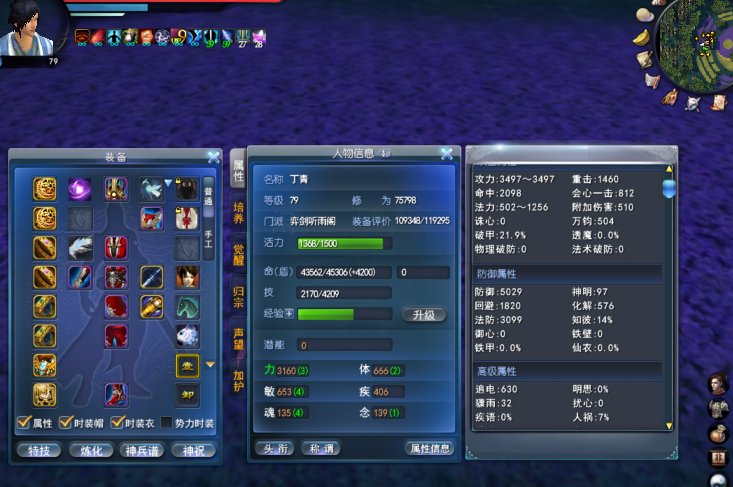
Task: Toggle the 时装帽 fashion hat checkbox
Action: click(x=66, y=424)
